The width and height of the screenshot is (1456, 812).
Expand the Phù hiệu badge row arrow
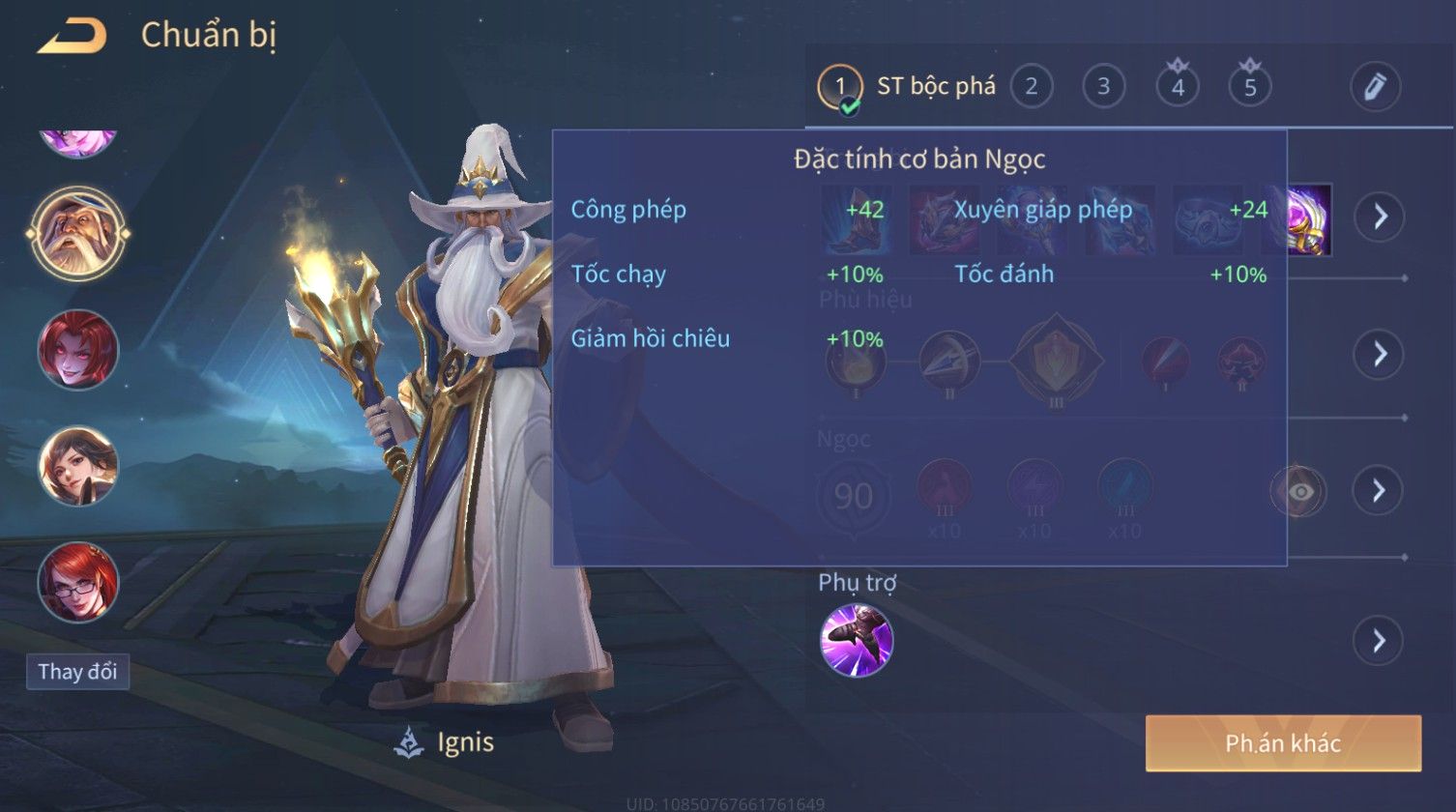[1379, 354]
